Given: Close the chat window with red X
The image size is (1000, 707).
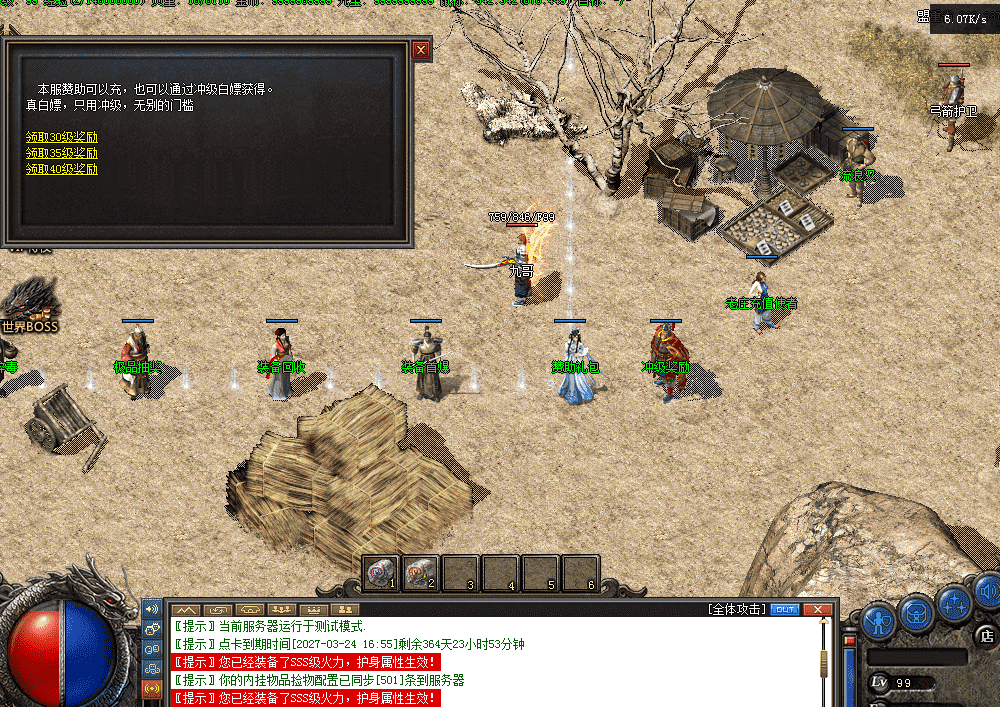Looking at the screenshot, I should click(x=818, y=609).
